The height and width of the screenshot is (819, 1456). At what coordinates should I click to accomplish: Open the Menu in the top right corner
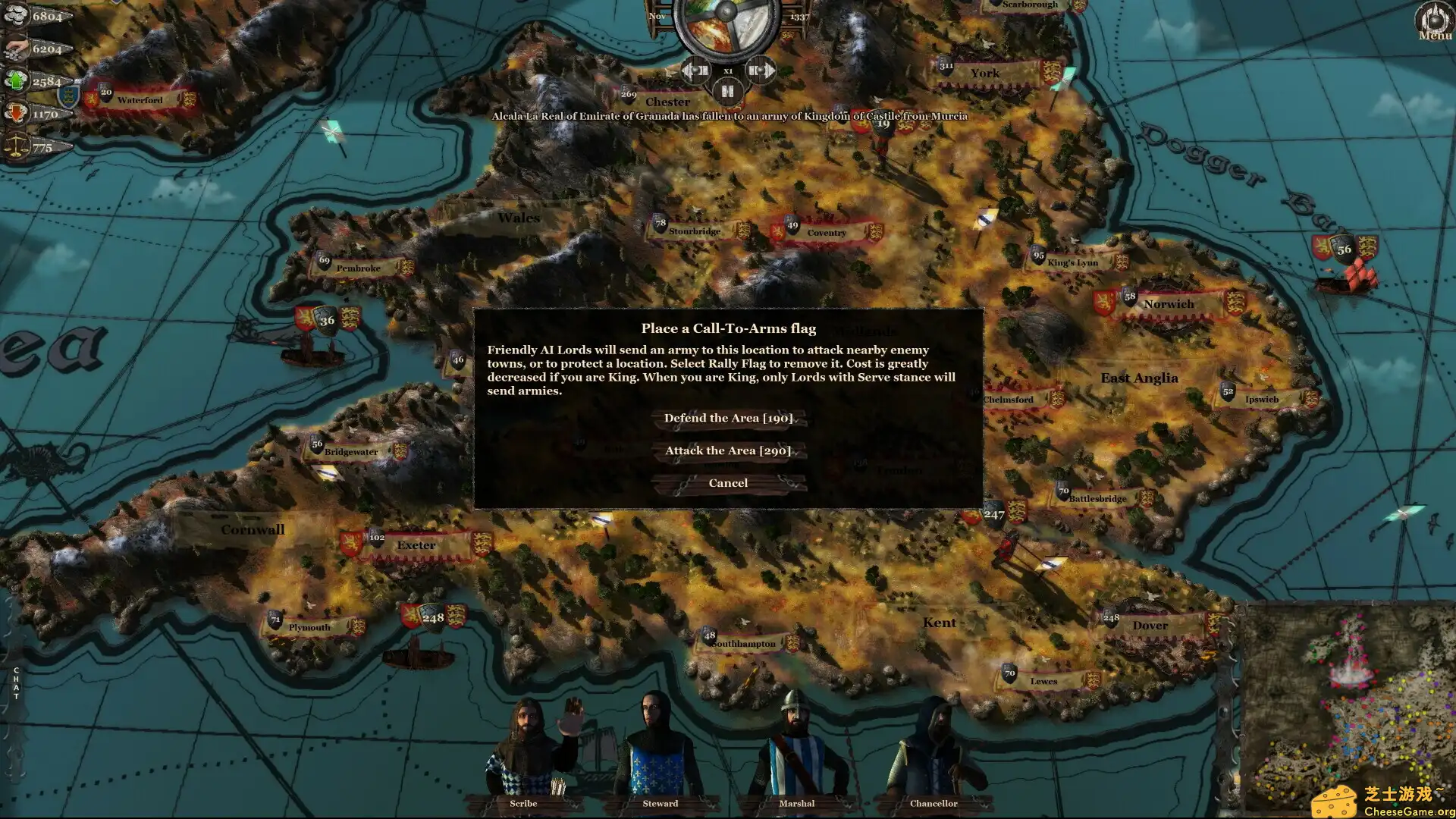click(1433, 19)
